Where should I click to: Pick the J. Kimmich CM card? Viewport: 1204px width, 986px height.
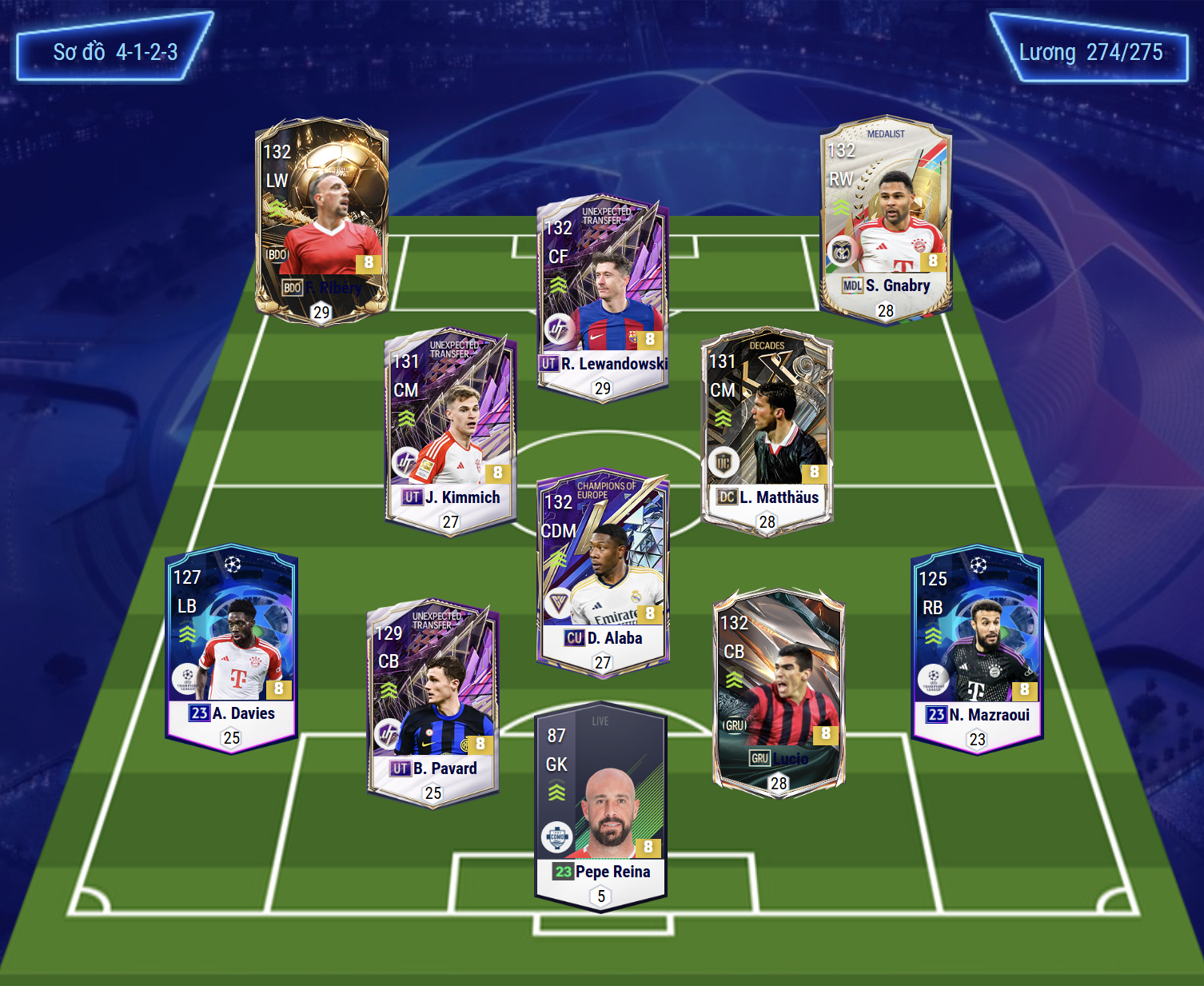pos(450,431)
